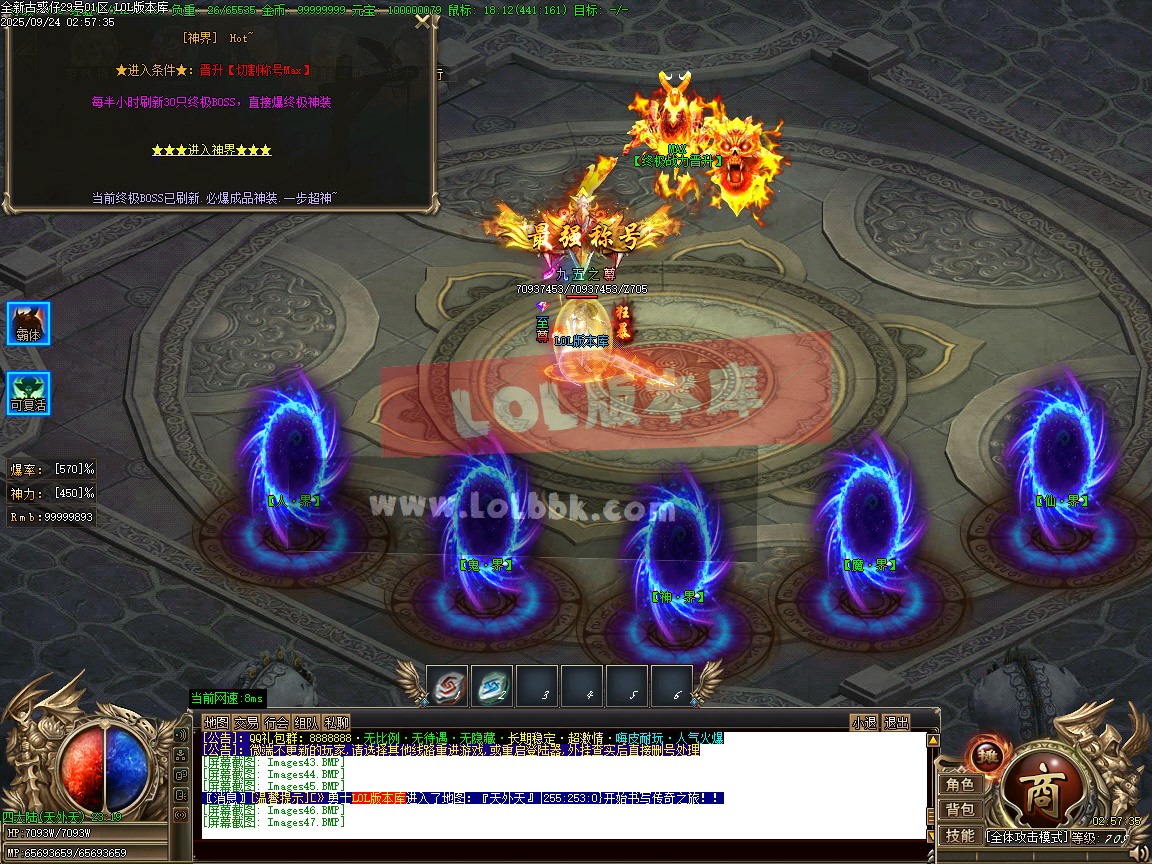Image resolution: width=1152 pixels, height=864 pixels.
Task: Open the 角色 character panel
Action: tap(960, 785)
